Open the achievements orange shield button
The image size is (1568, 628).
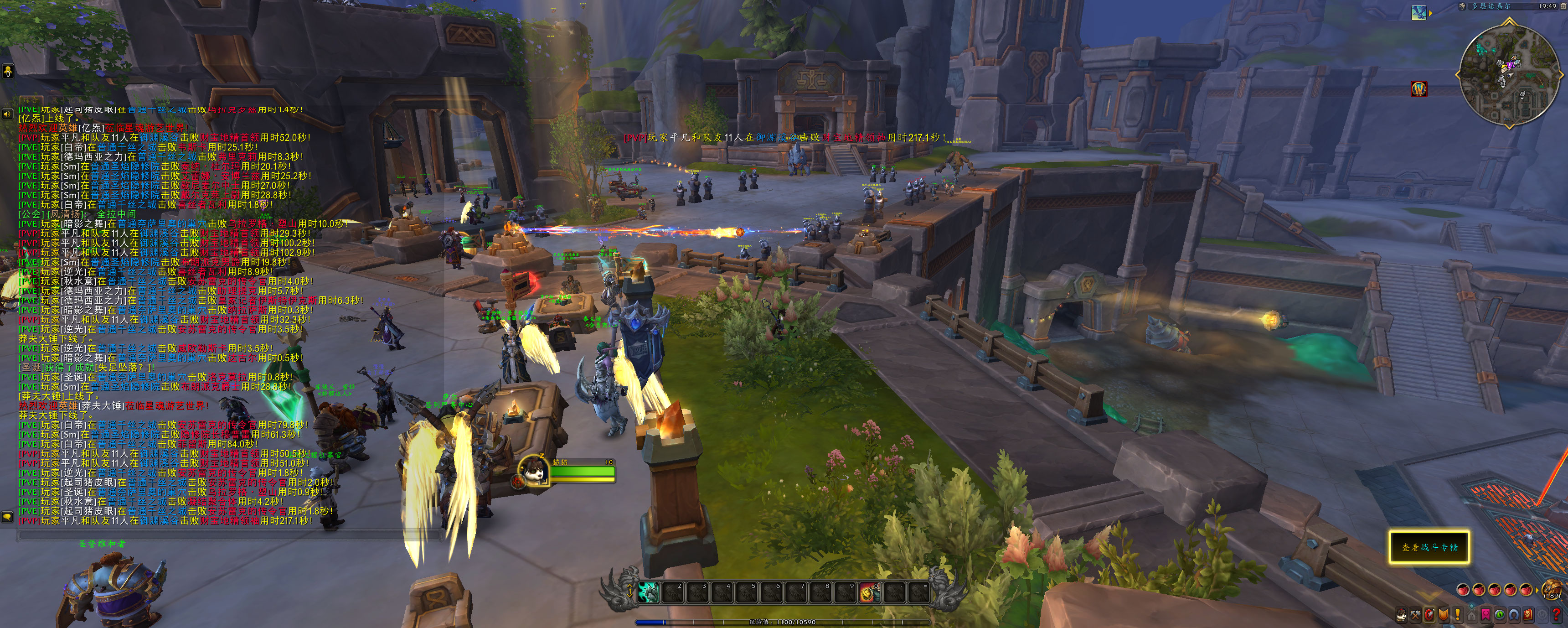(x=1443, y=615)
